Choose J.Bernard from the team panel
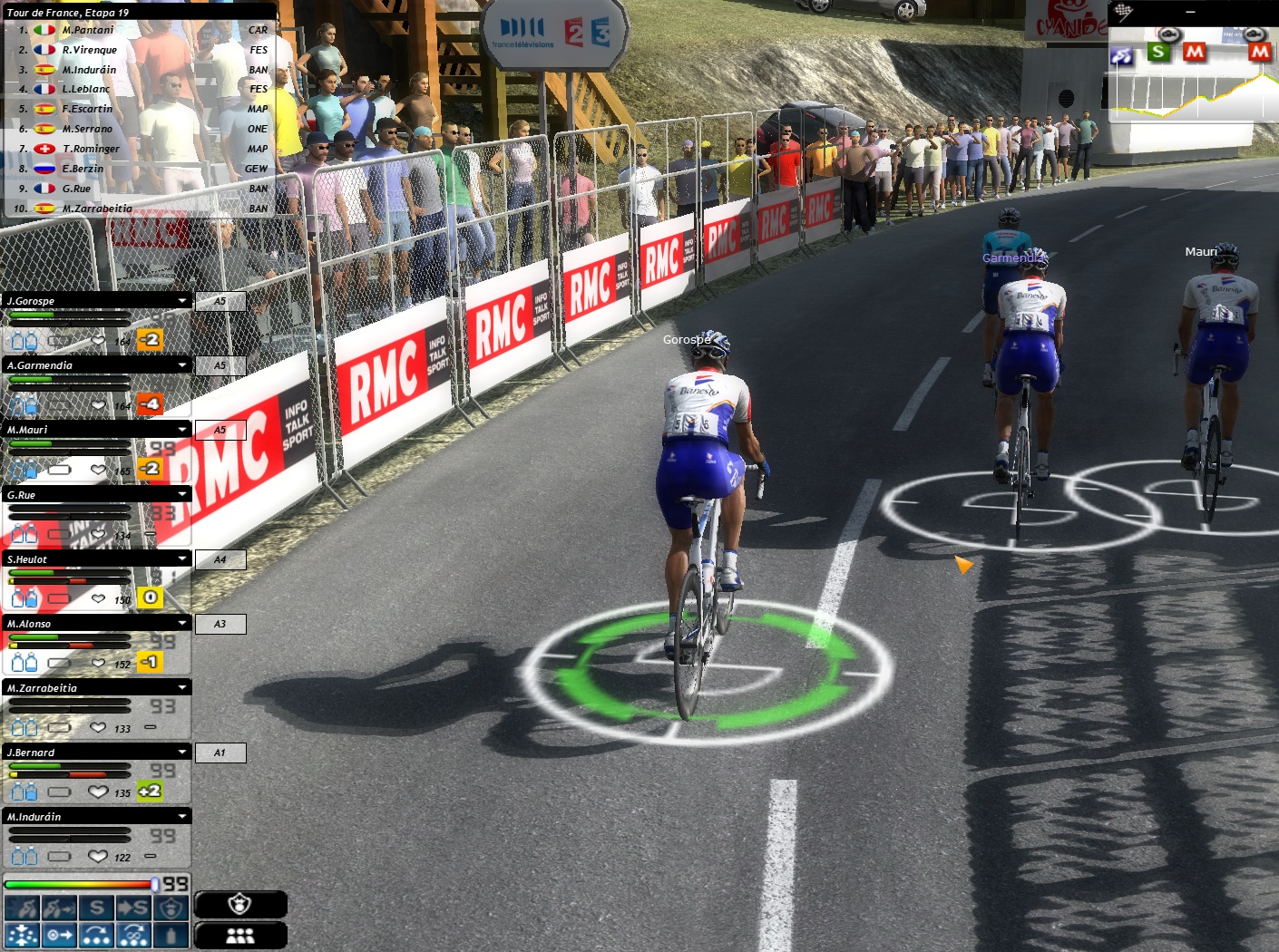 click(x=91, y=753)
